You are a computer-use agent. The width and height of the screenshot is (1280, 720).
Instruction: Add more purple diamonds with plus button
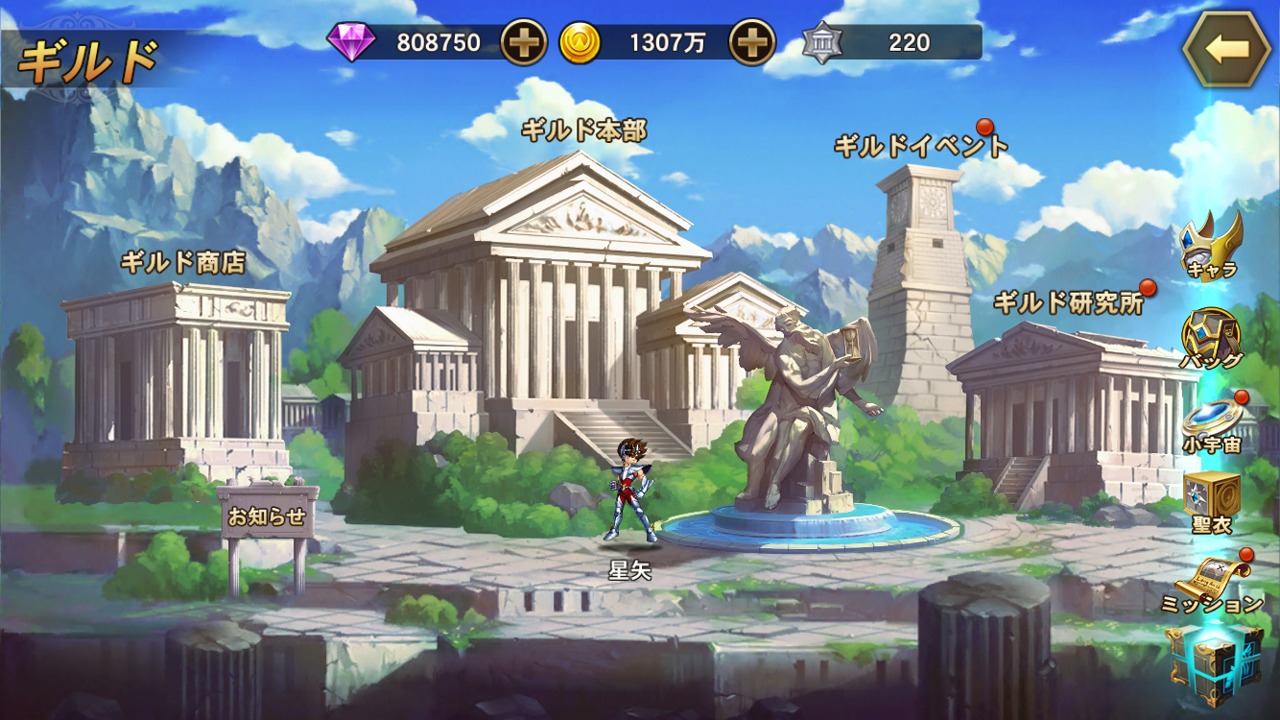pos(524,43)
